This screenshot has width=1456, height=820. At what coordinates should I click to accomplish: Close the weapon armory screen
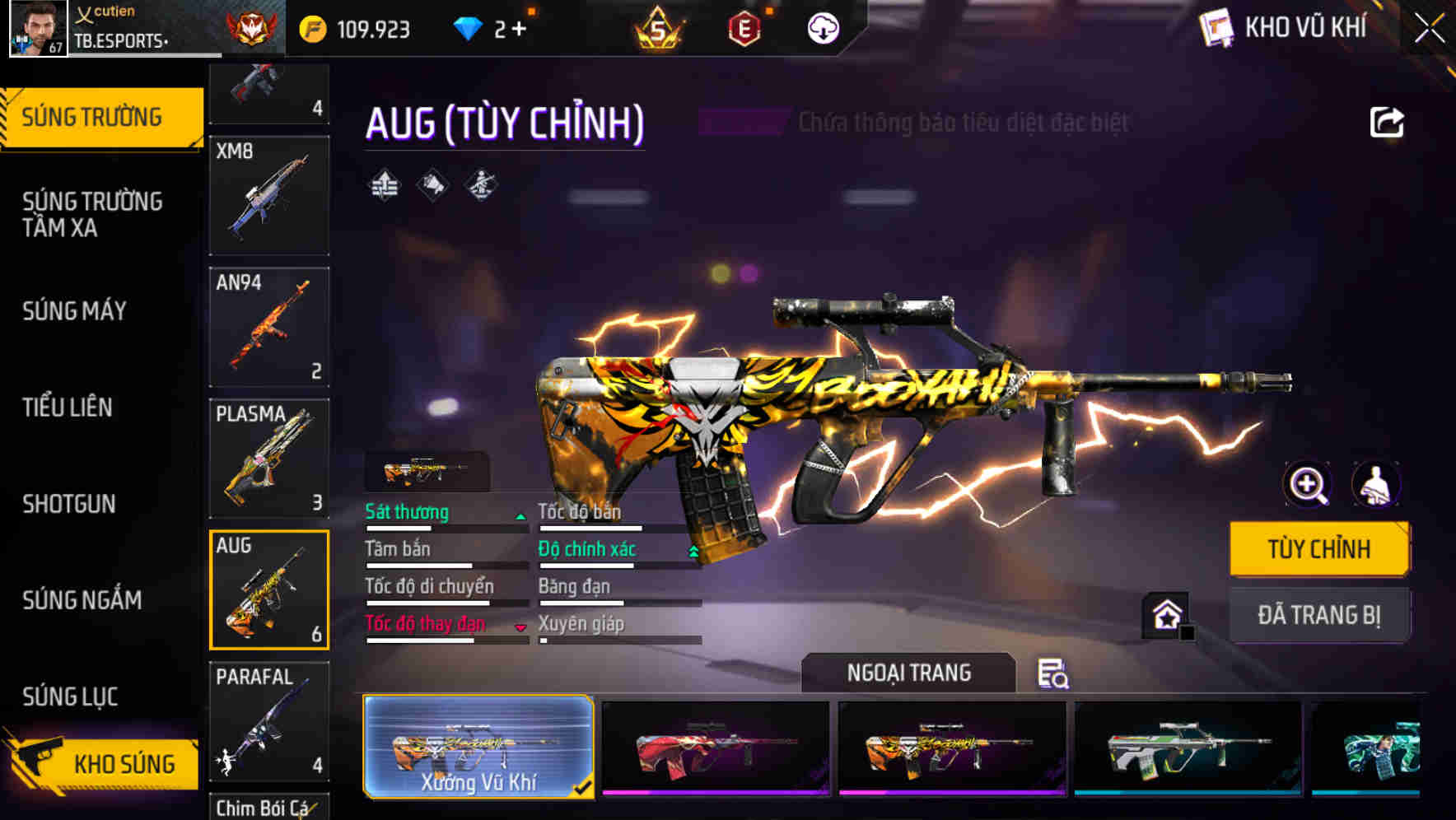point(1429,29)
